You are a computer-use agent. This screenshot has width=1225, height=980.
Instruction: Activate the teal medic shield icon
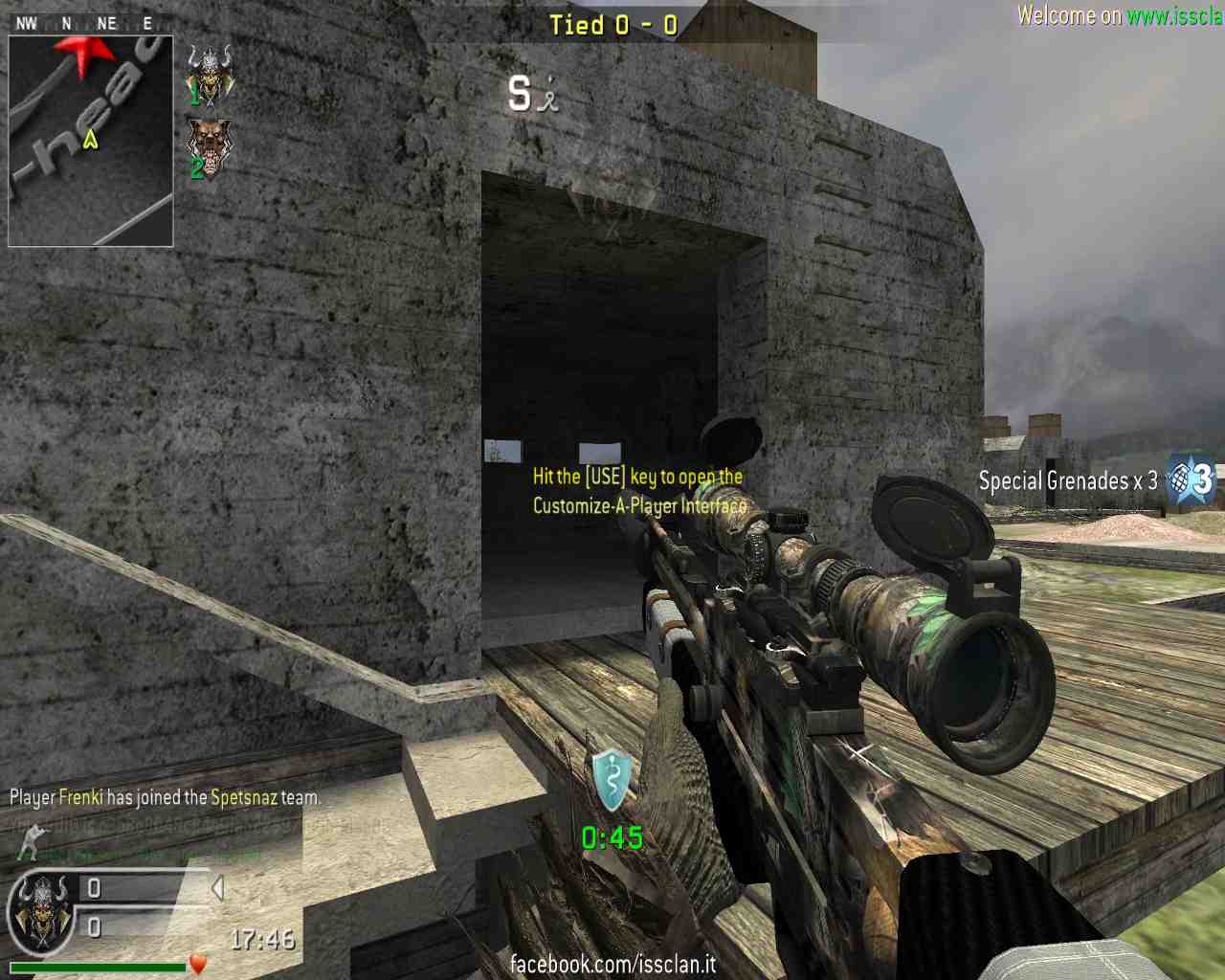(x=612, y=778)
